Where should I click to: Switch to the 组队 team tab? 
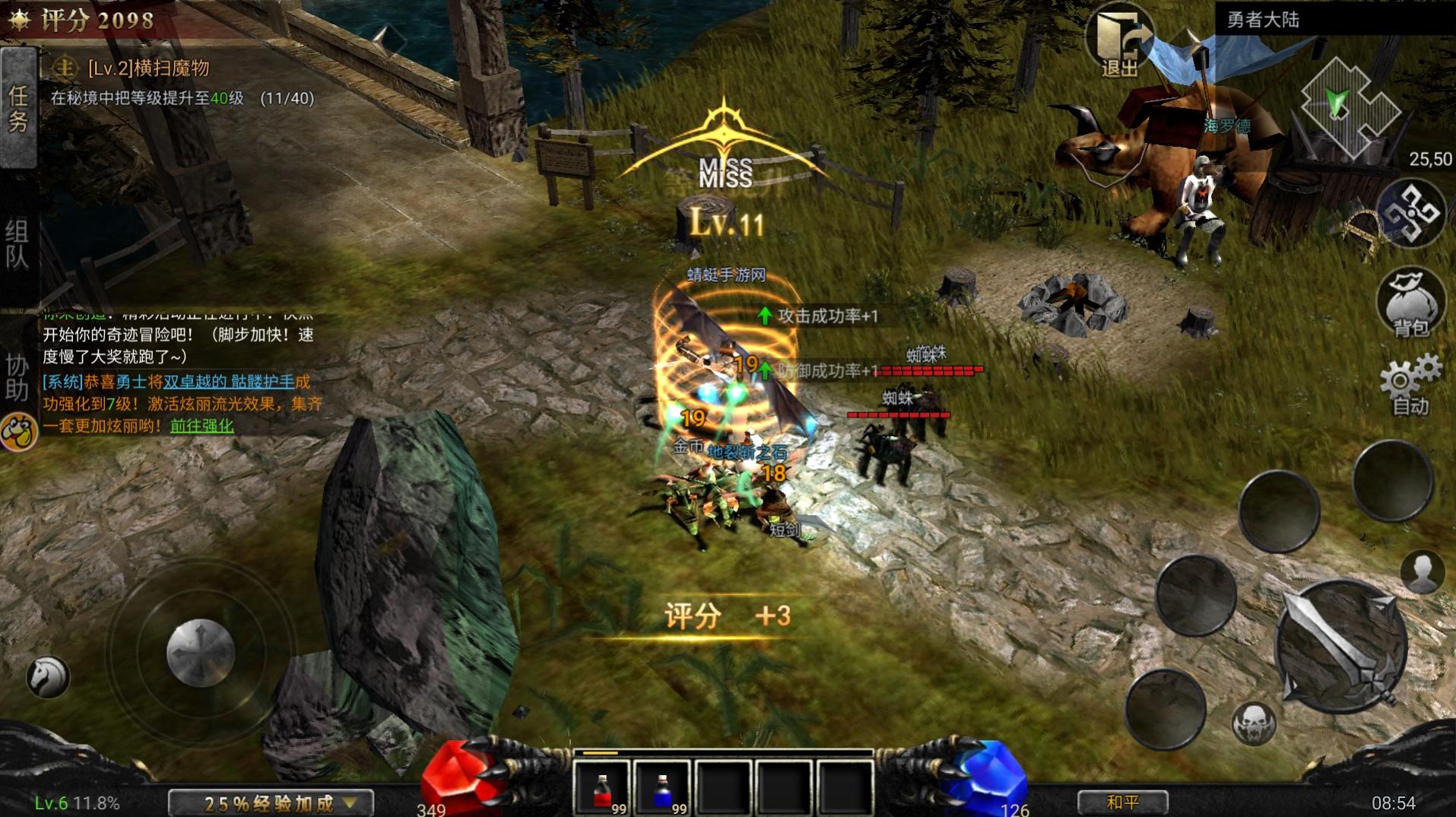point(18,244)
